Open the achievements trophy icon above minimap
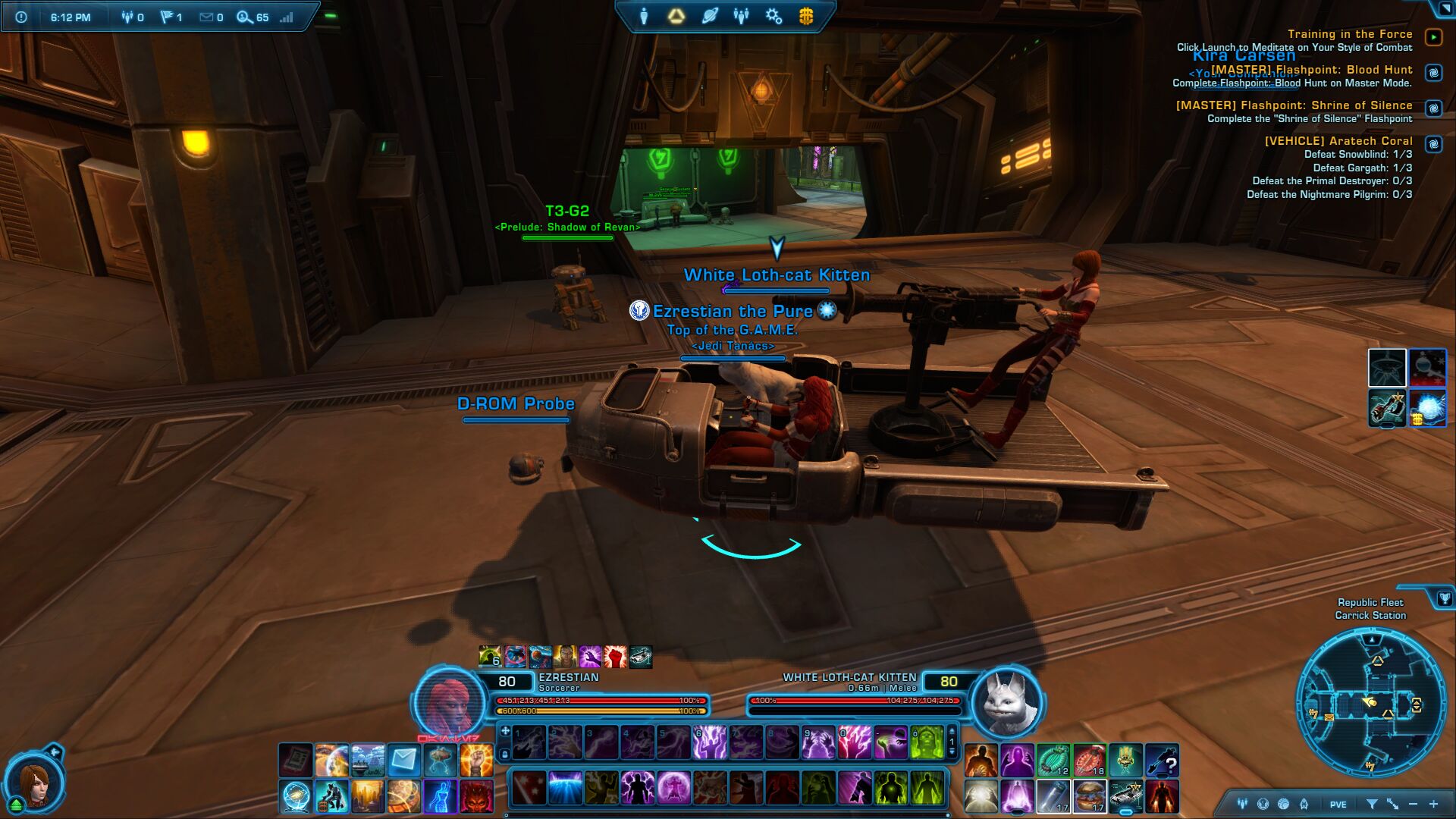The height and width of the screenshot is (819, 1456). [1443, 599]
